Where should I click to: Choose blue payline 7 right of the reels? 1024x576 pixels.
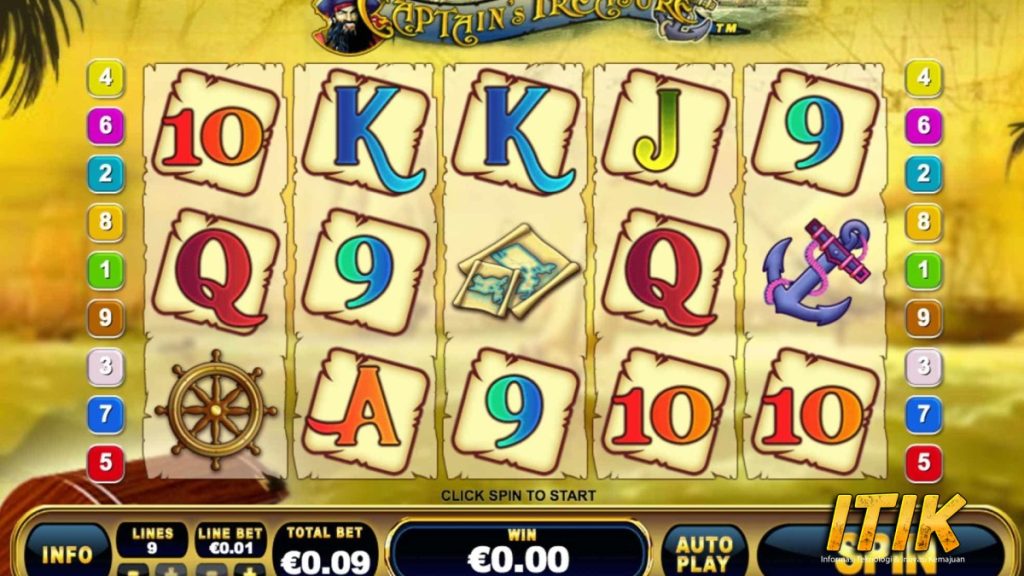[x=923, y=415]
